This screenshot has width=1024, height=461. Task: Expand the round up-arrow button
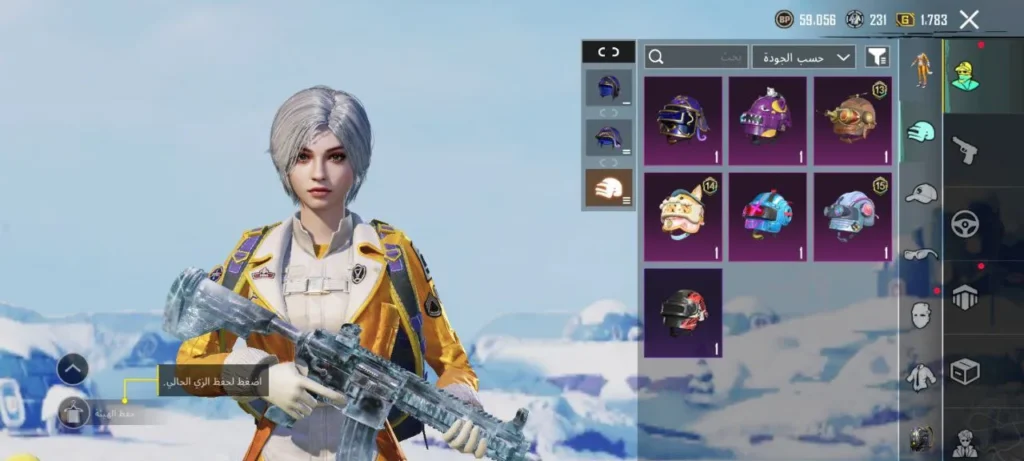pyautogui.click(x=73, y=369)
